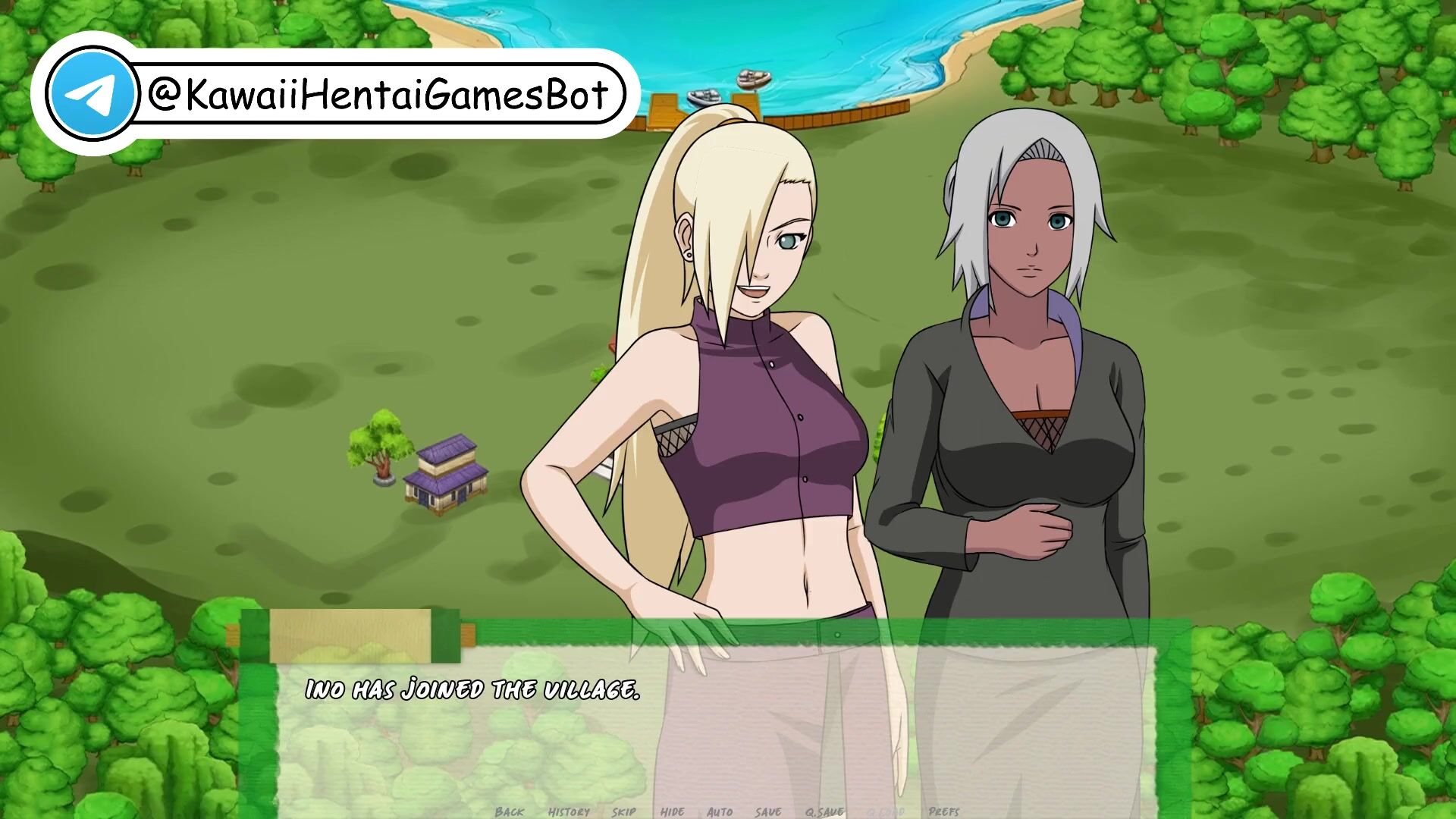Go back one dialogue line
1456x819 pixels.
pyautogui.click(x=509, y=811)
